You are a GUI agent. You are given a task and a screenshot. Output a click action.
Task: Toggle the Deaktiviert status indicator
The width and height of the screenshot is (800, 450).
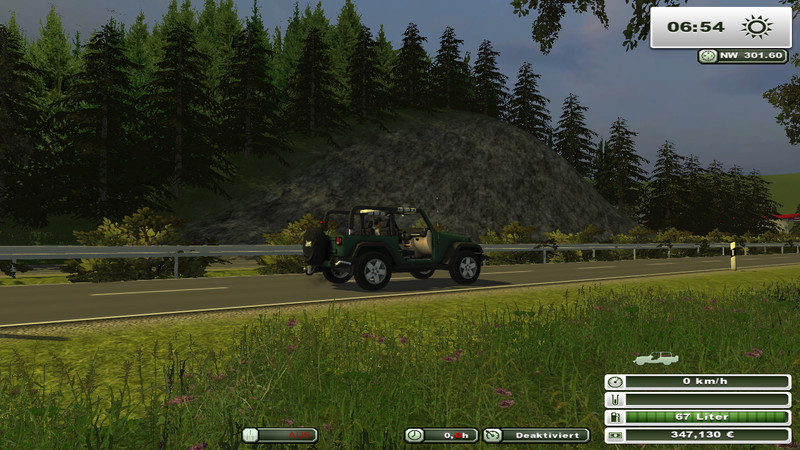[x=536, y=435]
